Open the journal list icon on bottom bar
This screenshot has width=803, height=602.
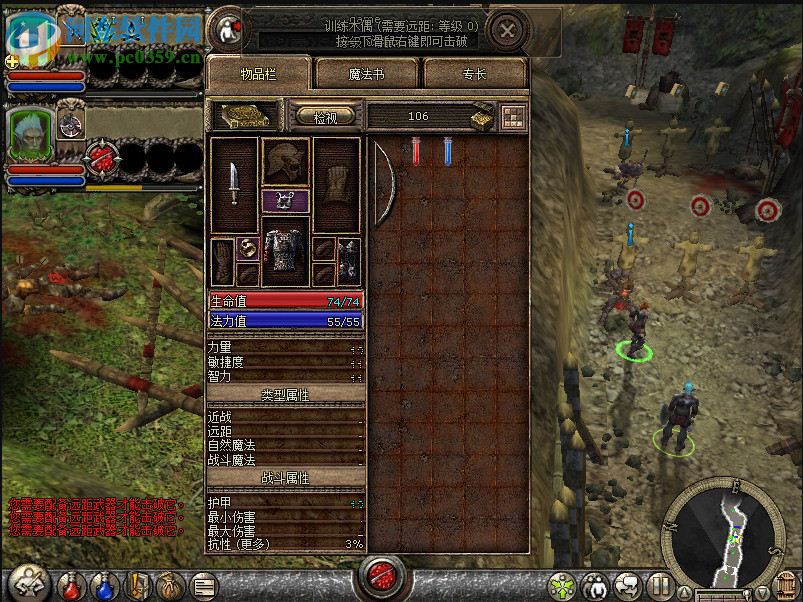pos(204,584)
